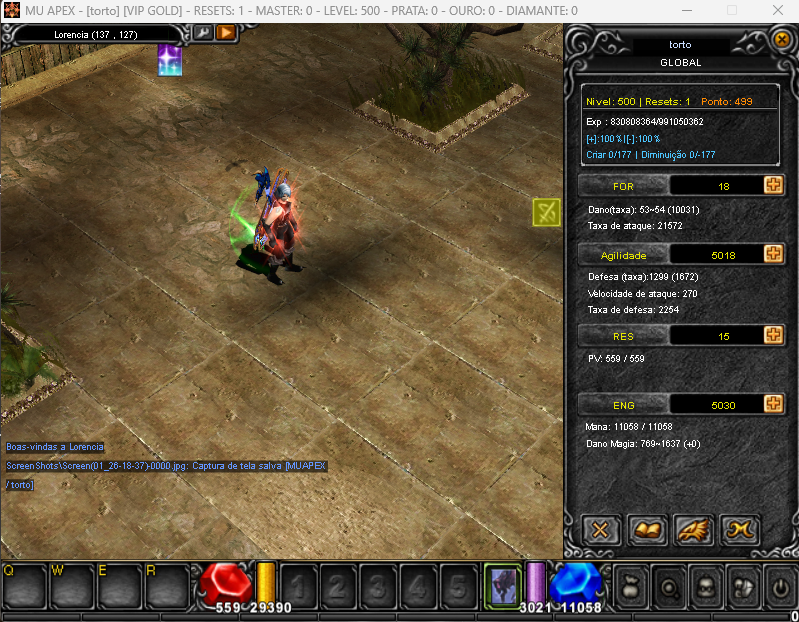
Task: Click the orange play arrow button
Action: click(x=225, y=33)
